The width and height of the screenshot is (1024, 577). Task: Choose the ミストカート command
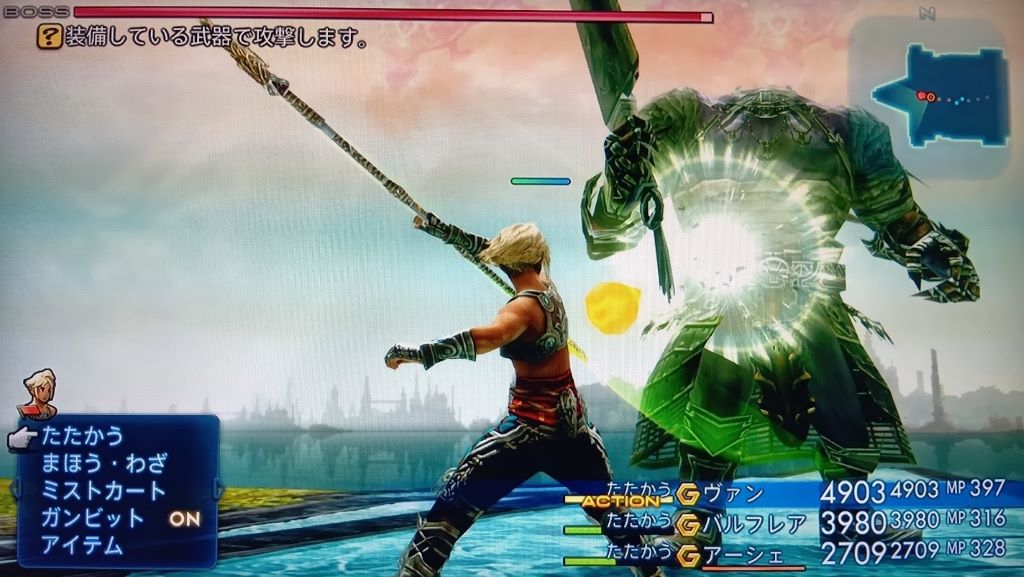pos(103,491)
